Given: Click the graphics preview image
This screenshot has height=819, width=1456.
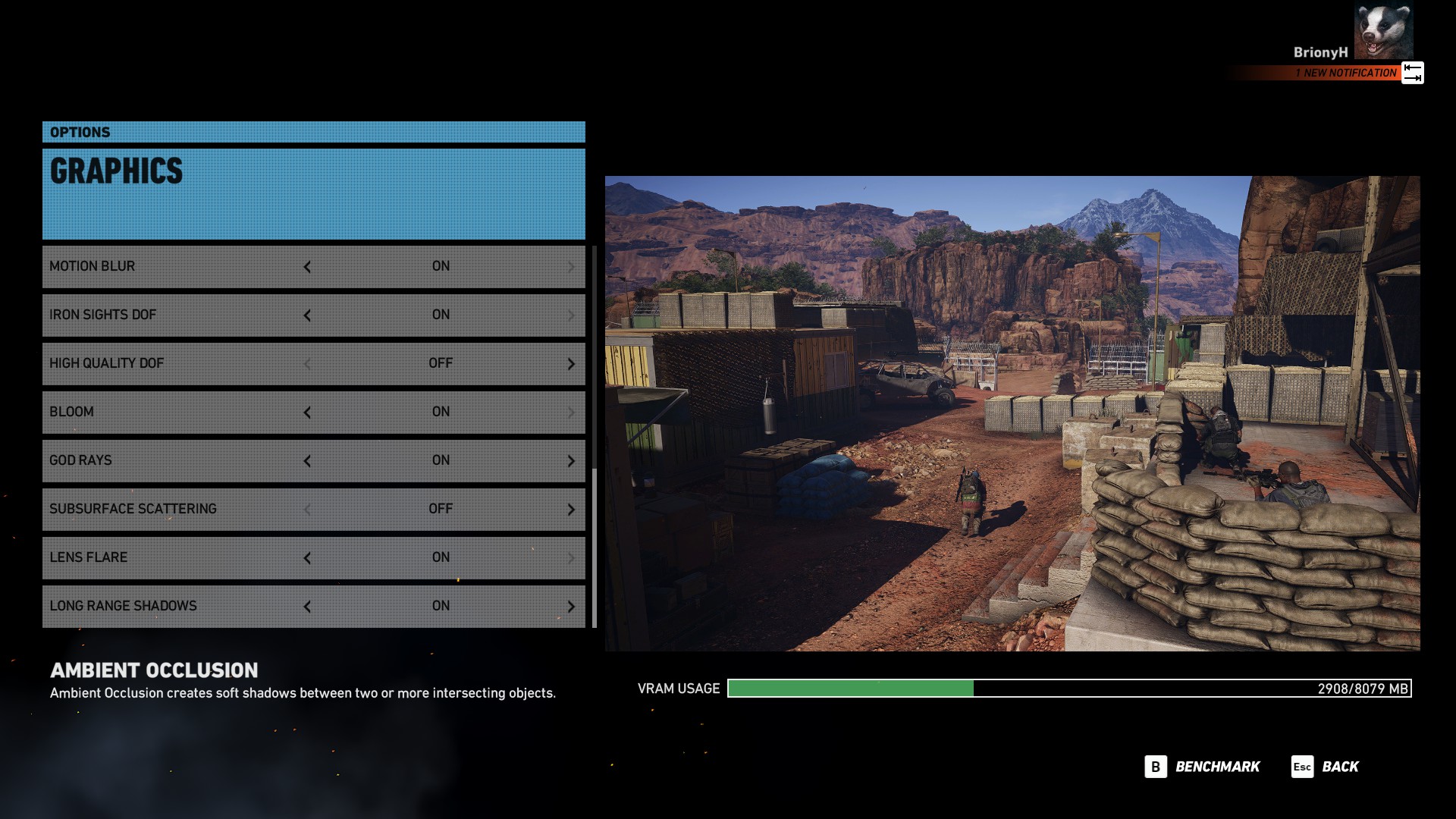Looking at the screenshot, I should [x=1012, y=413].
